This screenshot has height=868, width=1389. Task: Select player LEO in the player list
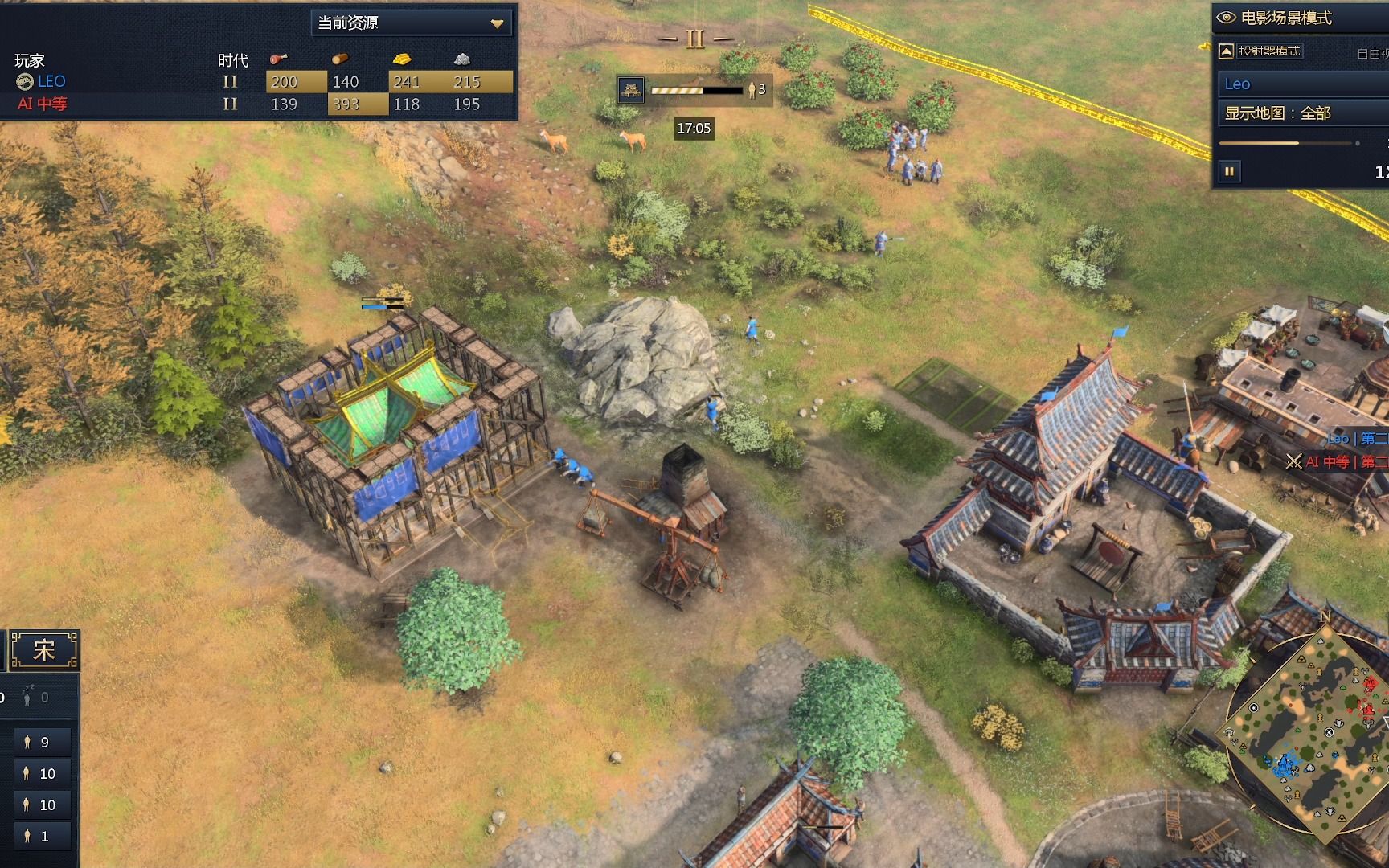click(51, 82)
